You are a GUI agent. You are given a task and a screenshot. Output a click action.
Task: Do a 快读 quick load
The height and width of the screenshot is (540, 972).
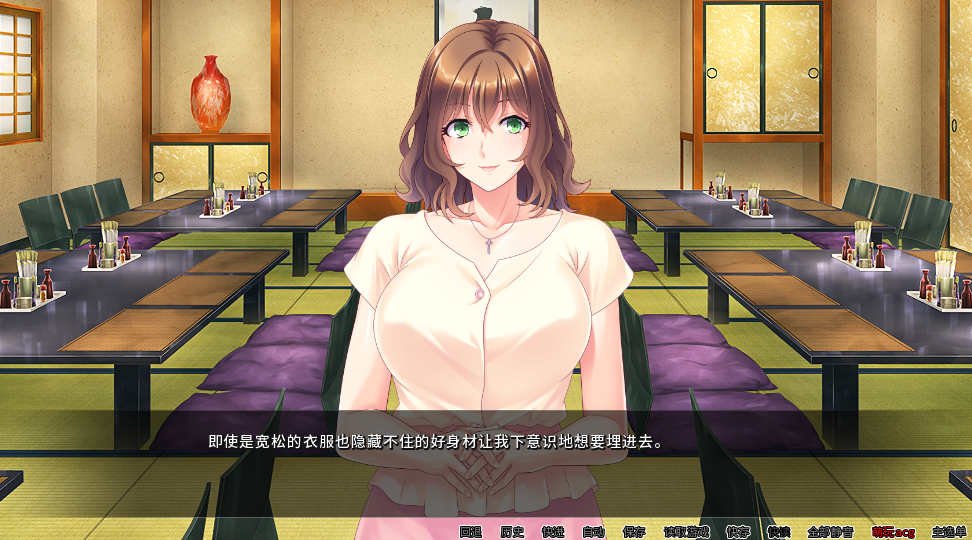pyautogui.click(x=779, y=532)
